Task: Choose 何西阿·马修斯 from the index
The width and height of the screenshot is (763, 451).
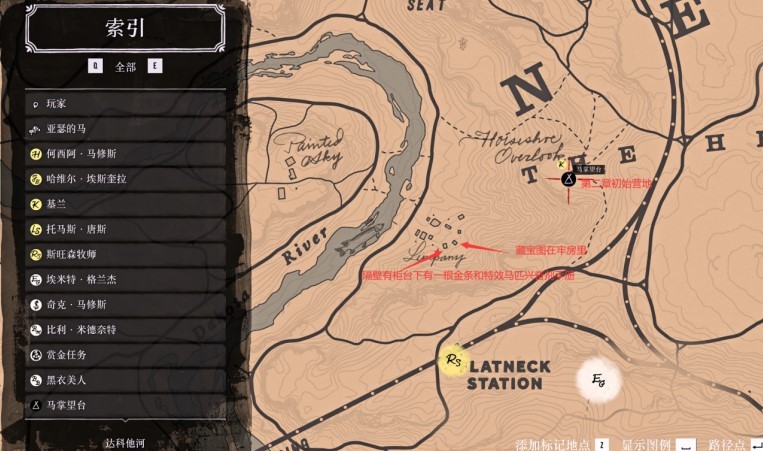Action: (x=125, y=154)
